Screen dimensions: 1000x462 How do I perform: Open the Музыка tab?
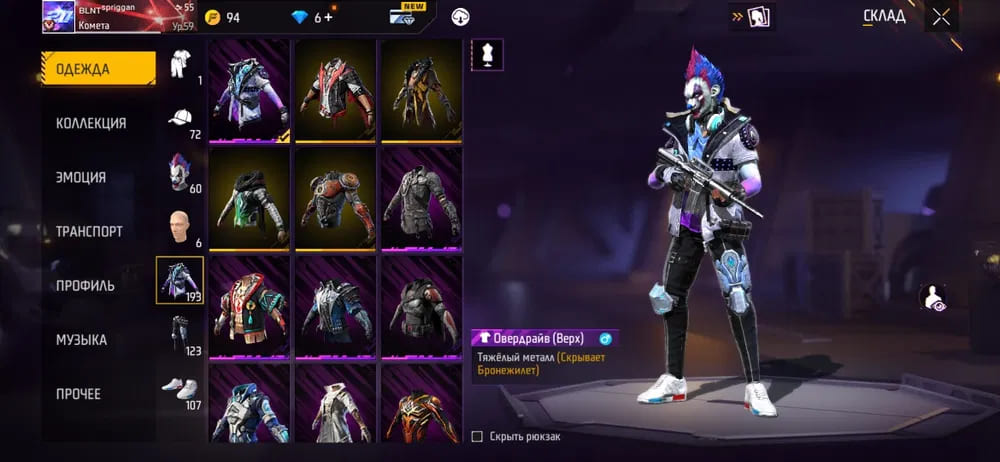(x=81, y=340)
